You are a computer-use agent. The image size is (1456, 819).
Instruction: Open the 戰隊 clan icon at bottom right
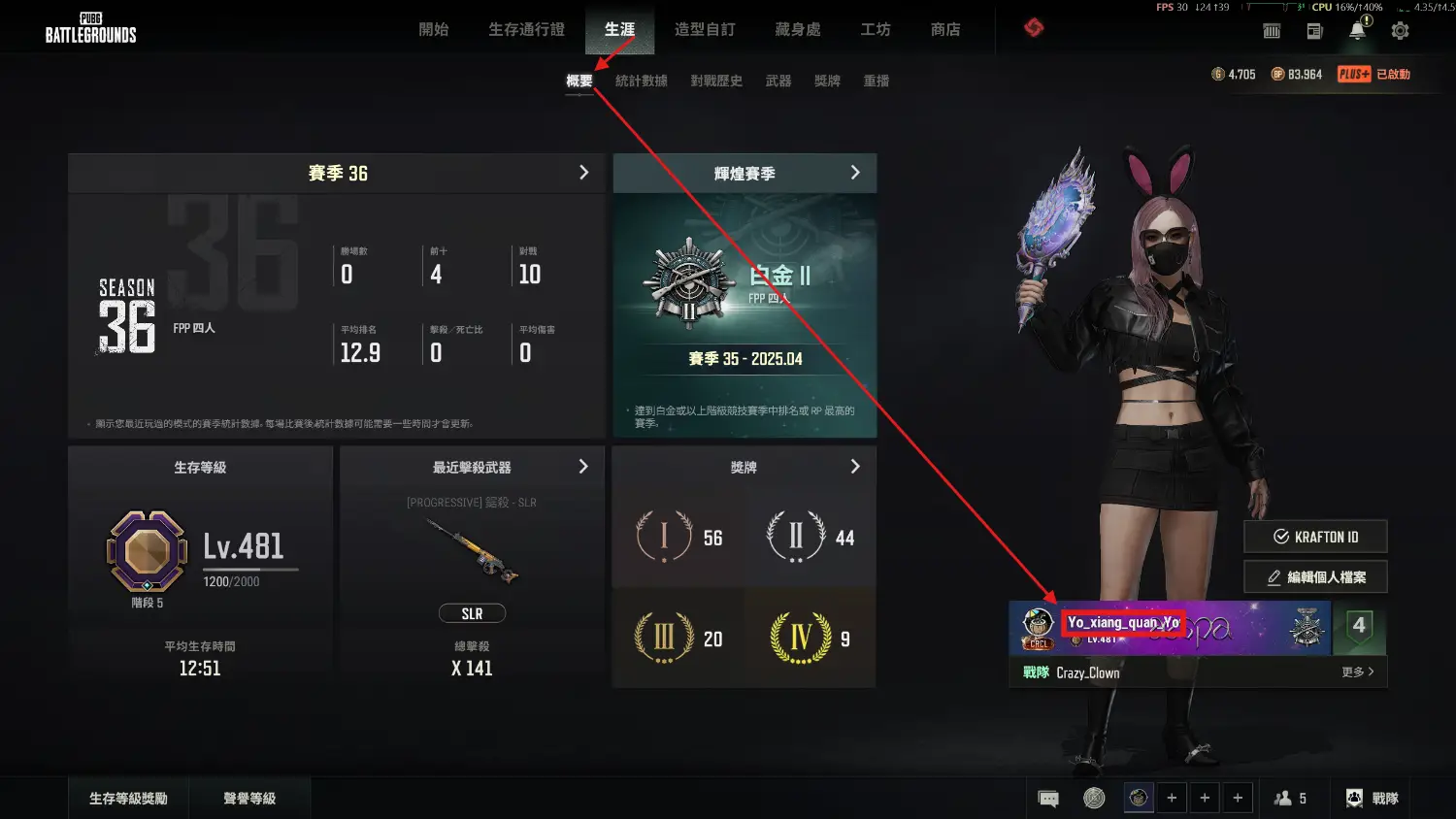[x=1371, y=797]
